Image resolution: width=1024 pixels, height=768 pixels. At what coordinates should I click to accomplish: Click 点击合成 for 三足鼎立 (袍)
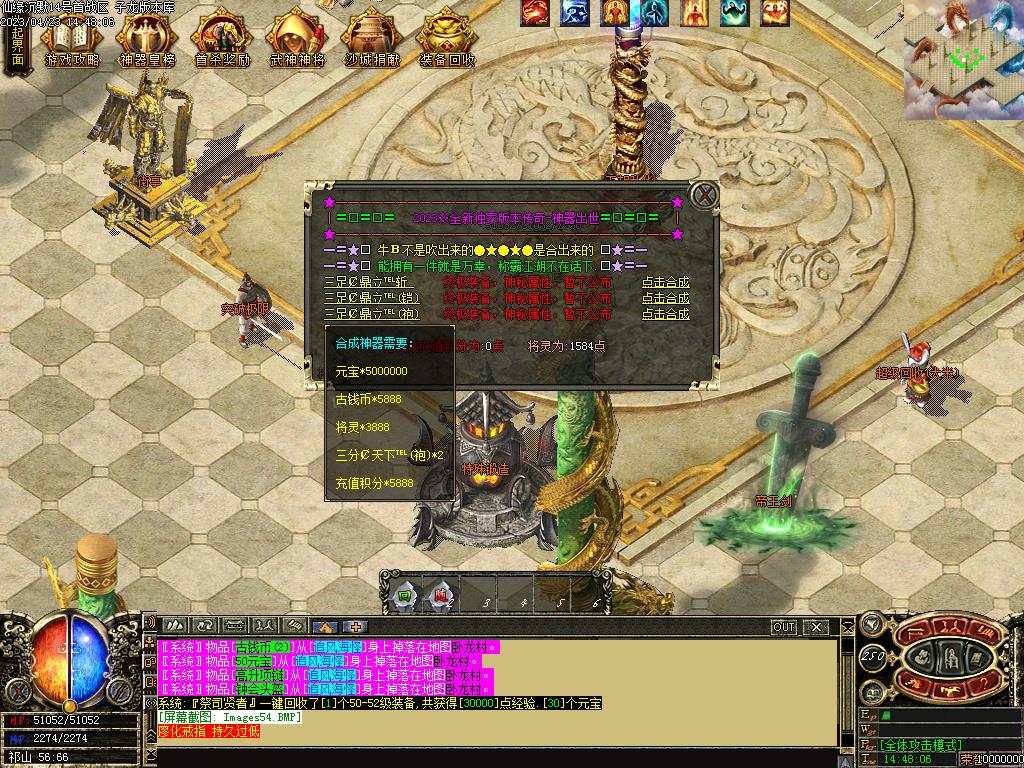(x=665, y=314)
